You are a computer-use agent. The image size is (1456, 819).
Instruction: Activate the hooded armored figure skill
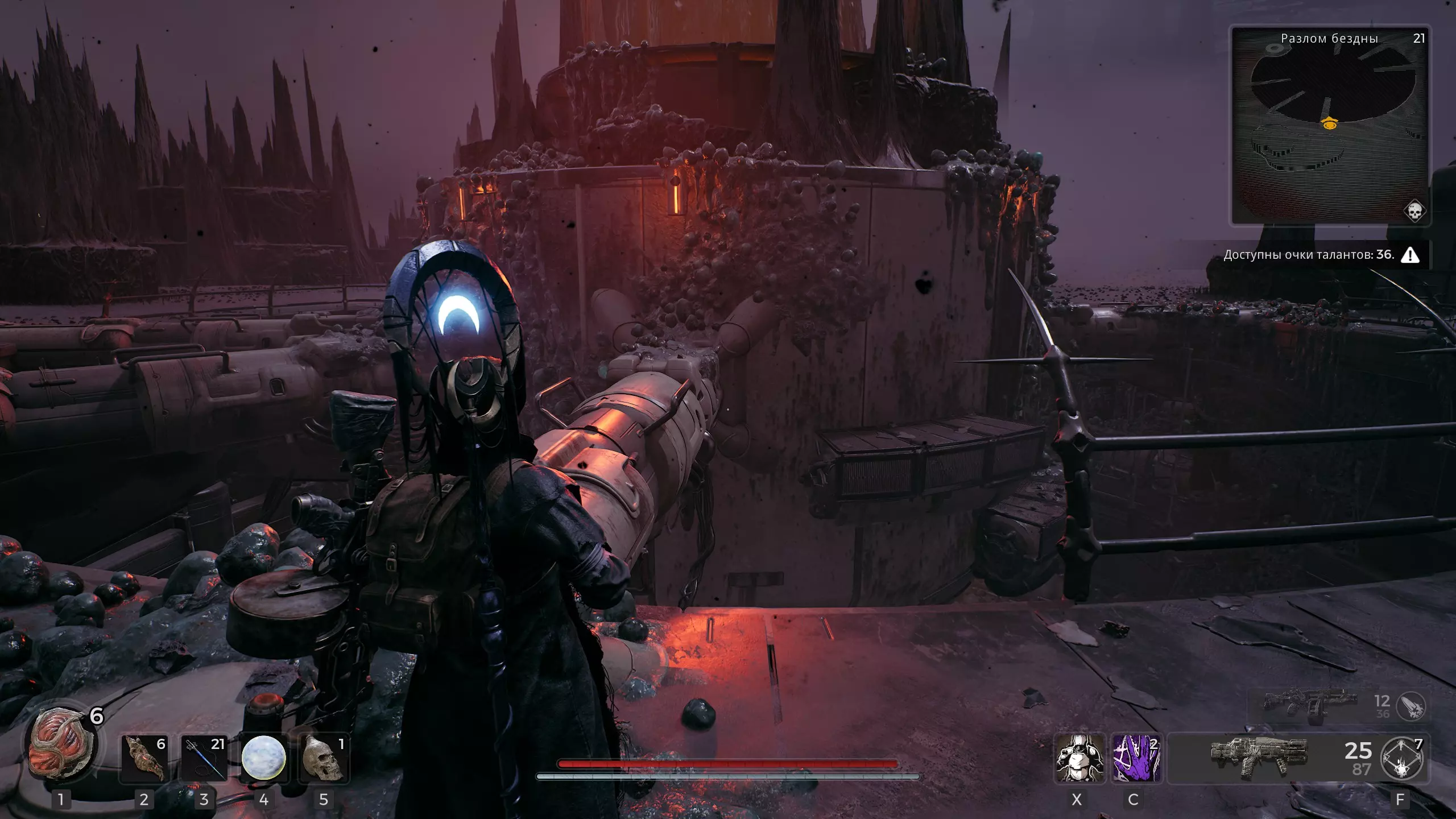coord(1079,758)
